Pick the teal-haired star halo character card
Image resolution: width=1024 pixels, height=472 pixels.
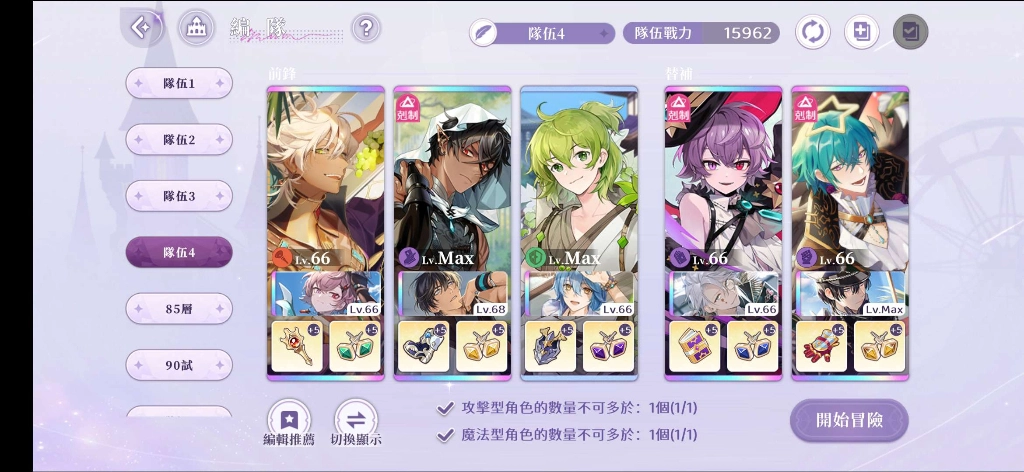(x=850, y=180)
